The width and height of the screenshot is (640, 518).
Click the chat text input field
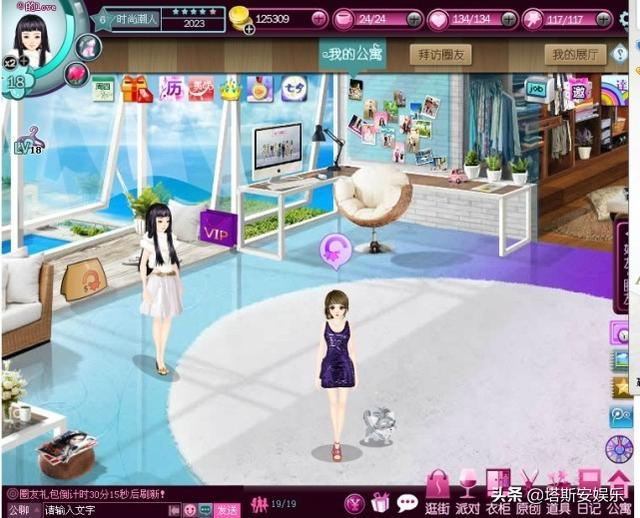click(x=110, y=510)
